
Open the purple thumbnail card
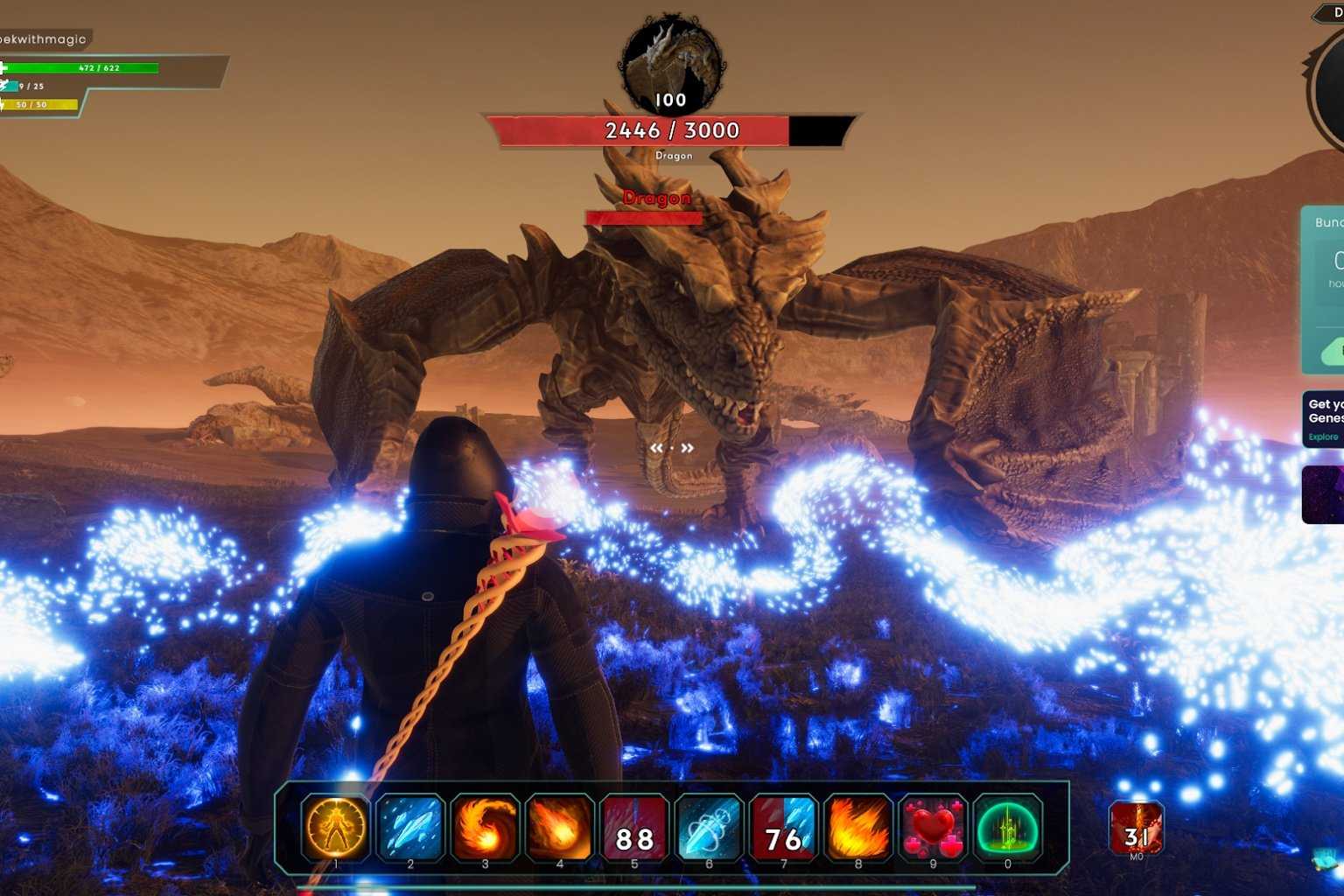(1323, 494)
